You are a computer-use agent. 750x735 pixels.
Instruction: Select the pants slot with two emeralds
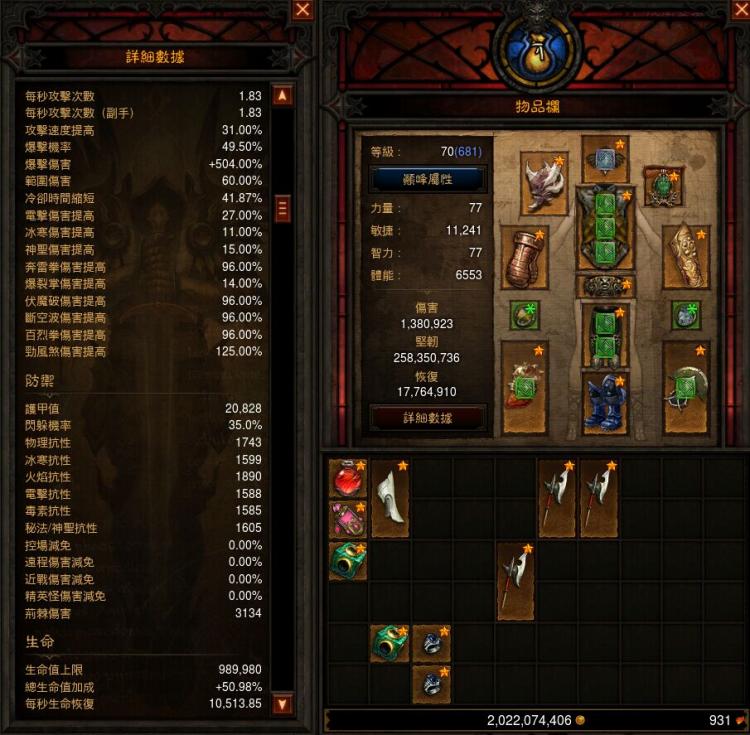pyautogui.click(x=605, y=335)
